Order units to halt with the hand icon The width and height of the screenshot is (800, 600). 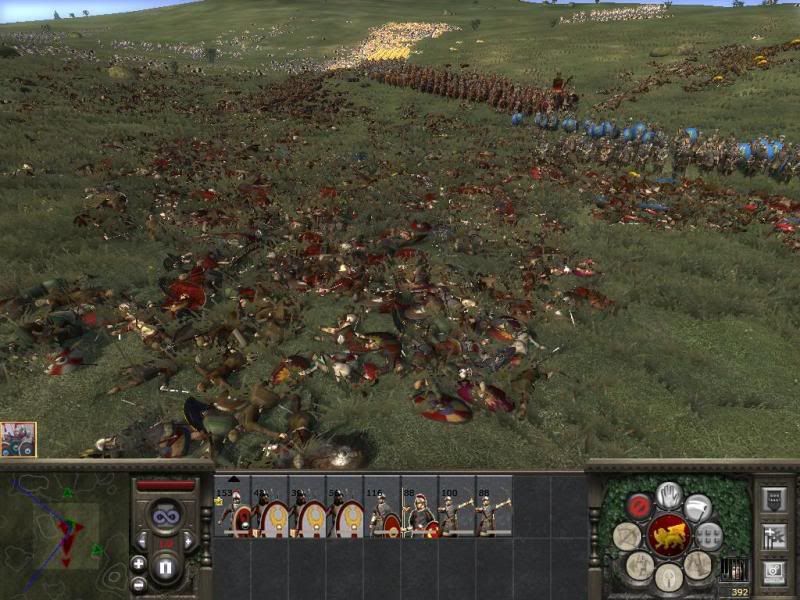click(668, 495)
